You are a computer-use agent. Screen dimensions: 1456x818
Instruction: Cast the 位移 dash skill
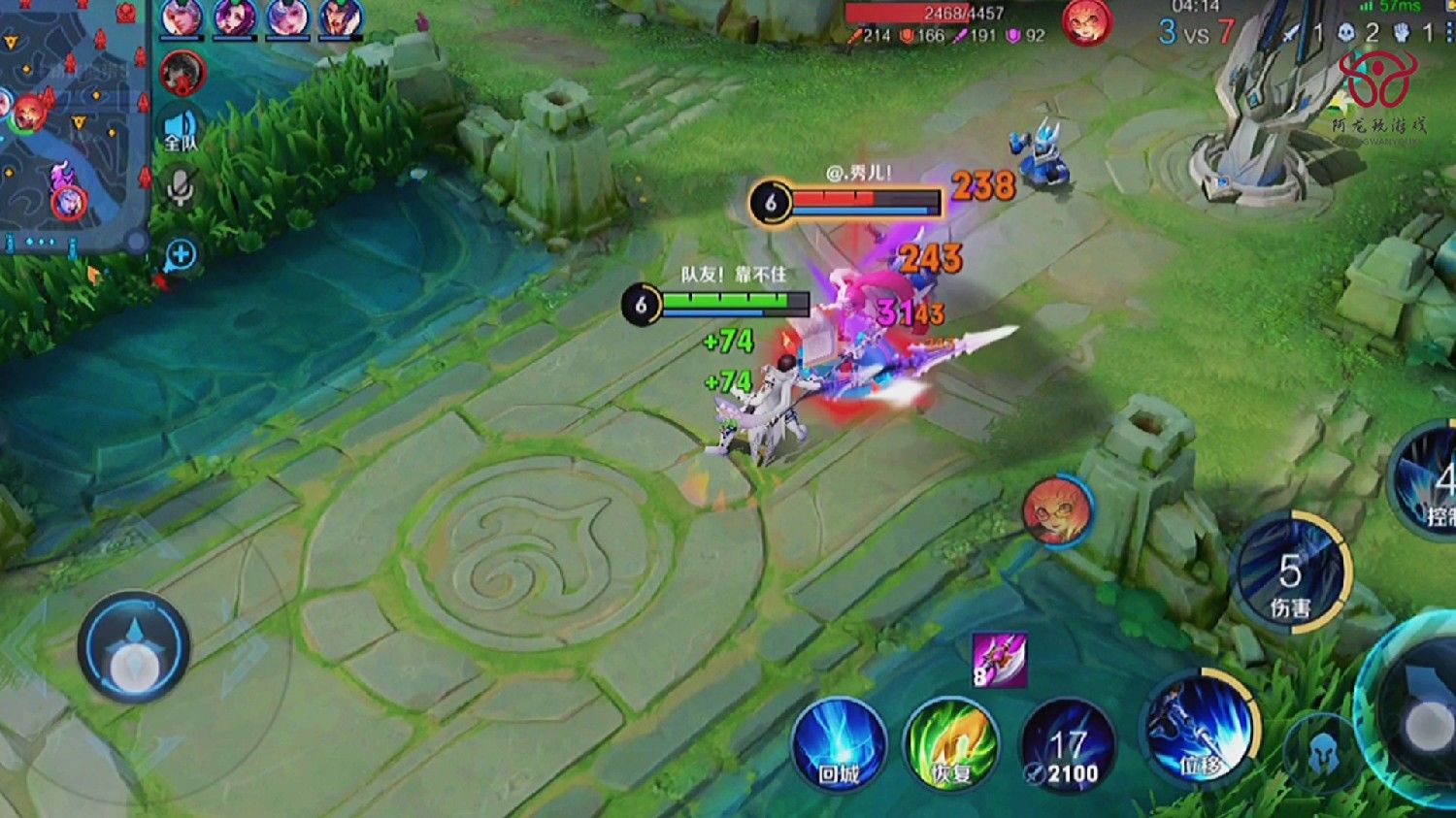pyautogui.click(x=1200, y=731)
